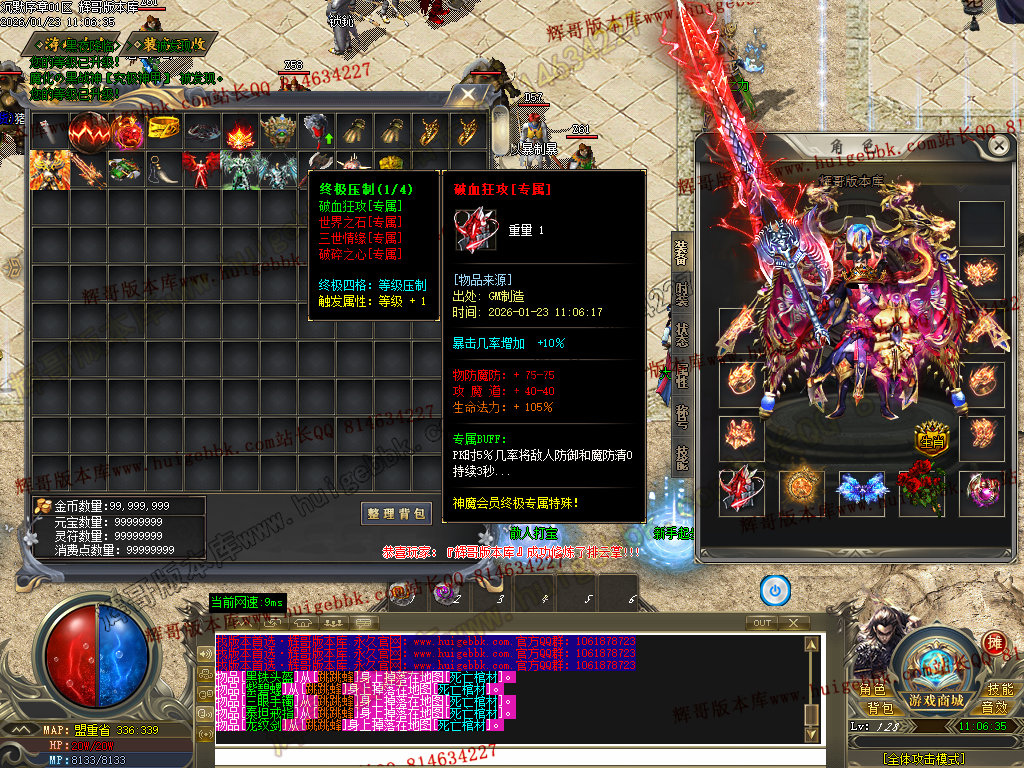Click the 整理背包 sort bag button

[397, 513]
